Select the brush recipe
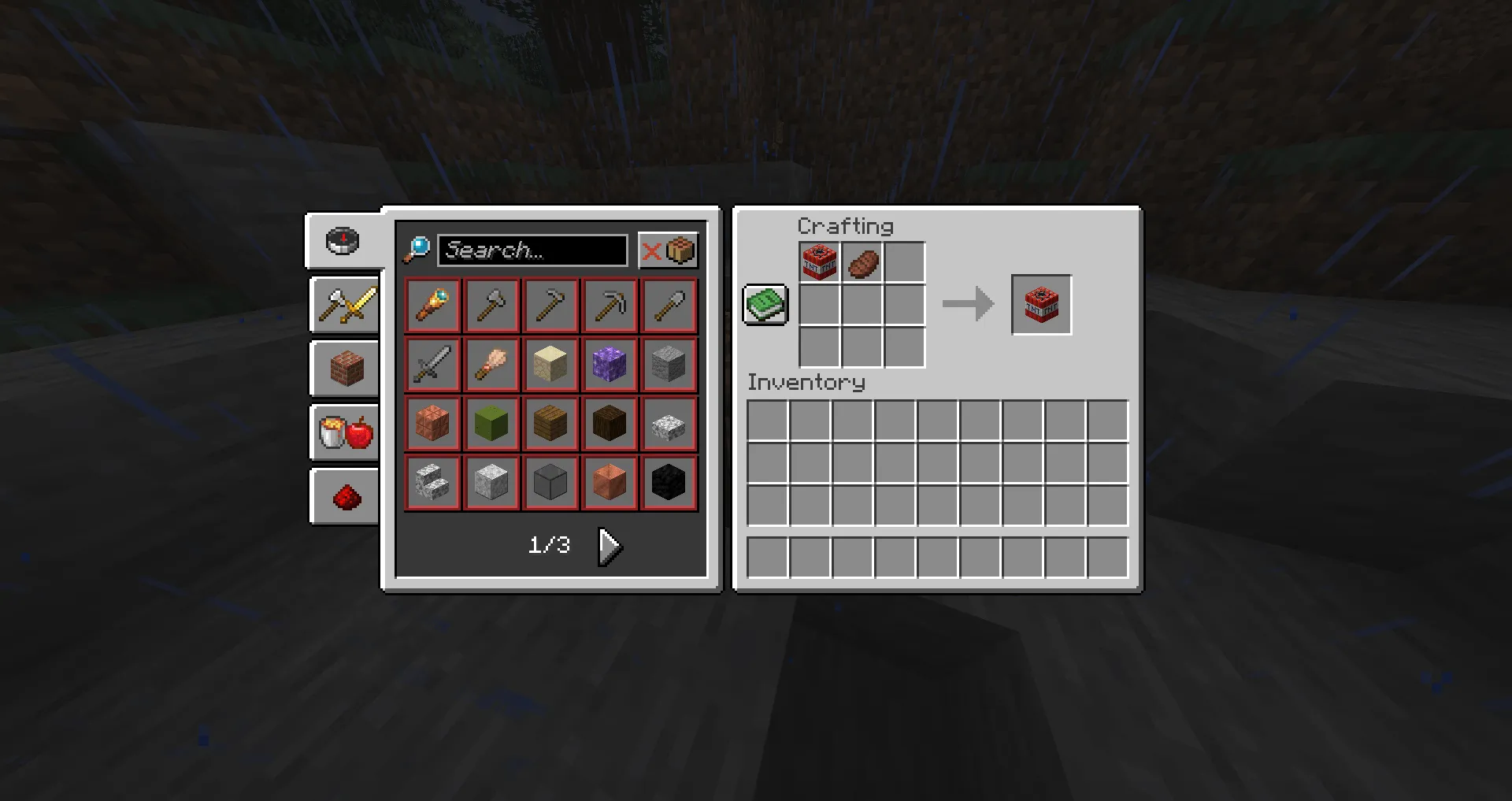Screen dimensions: 1512x801 click(x=491, y=363)
